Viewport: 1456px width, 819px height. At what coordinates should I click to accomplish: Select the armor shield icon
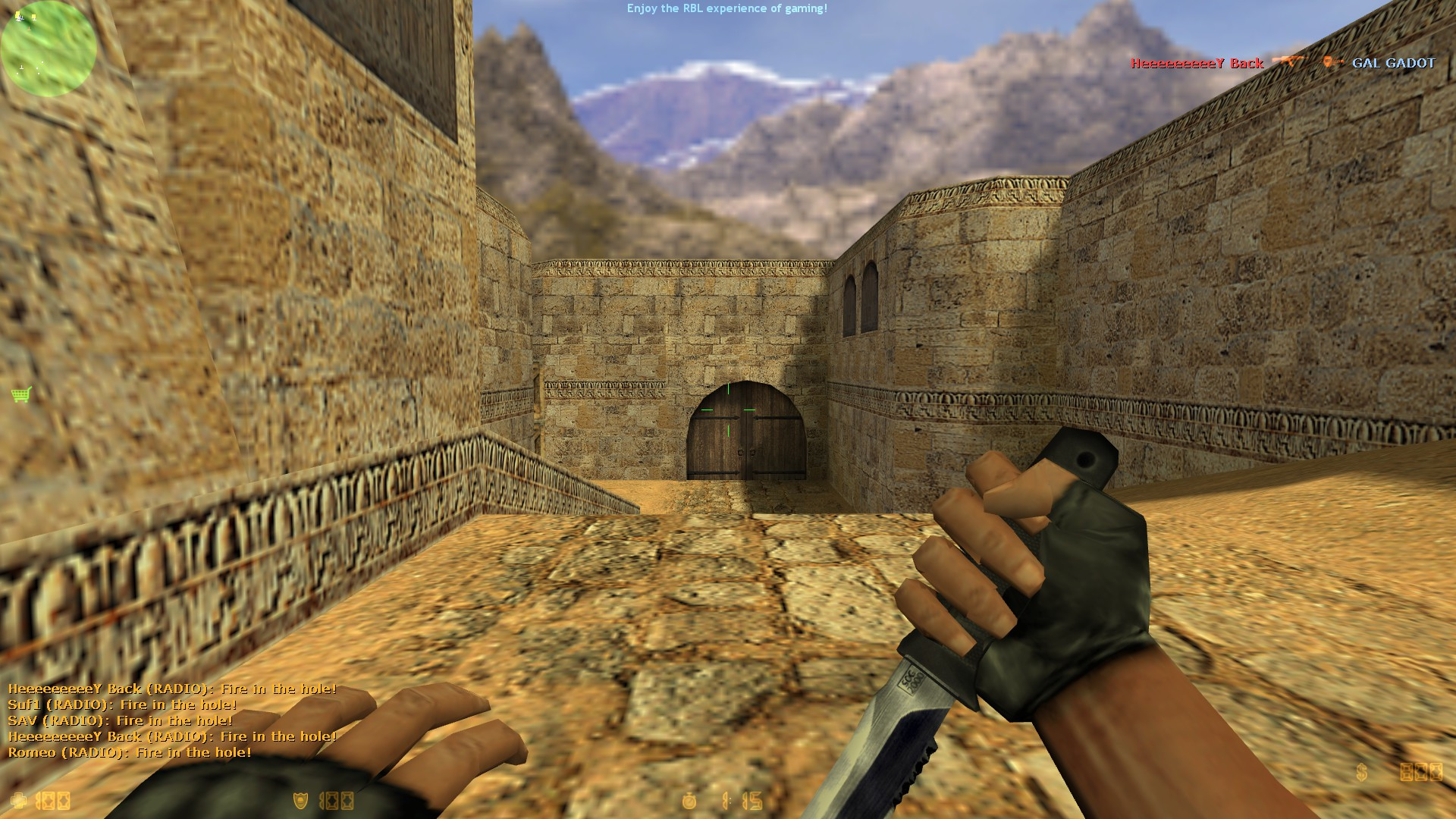(300, 800)
